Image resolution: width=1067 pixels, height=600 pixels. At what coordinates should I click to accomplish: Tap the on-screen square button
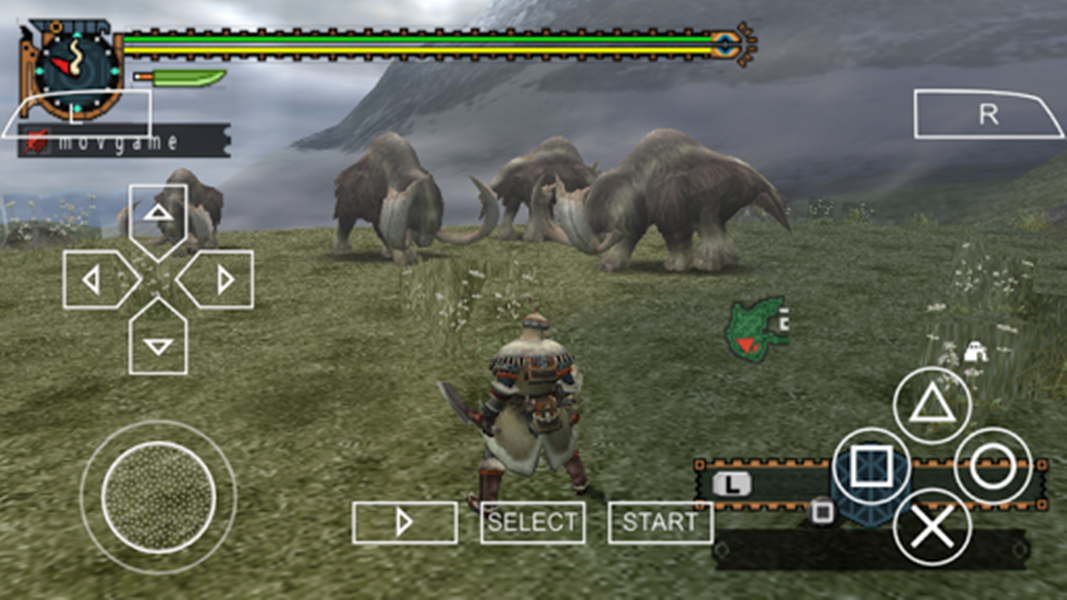point(870,466)
